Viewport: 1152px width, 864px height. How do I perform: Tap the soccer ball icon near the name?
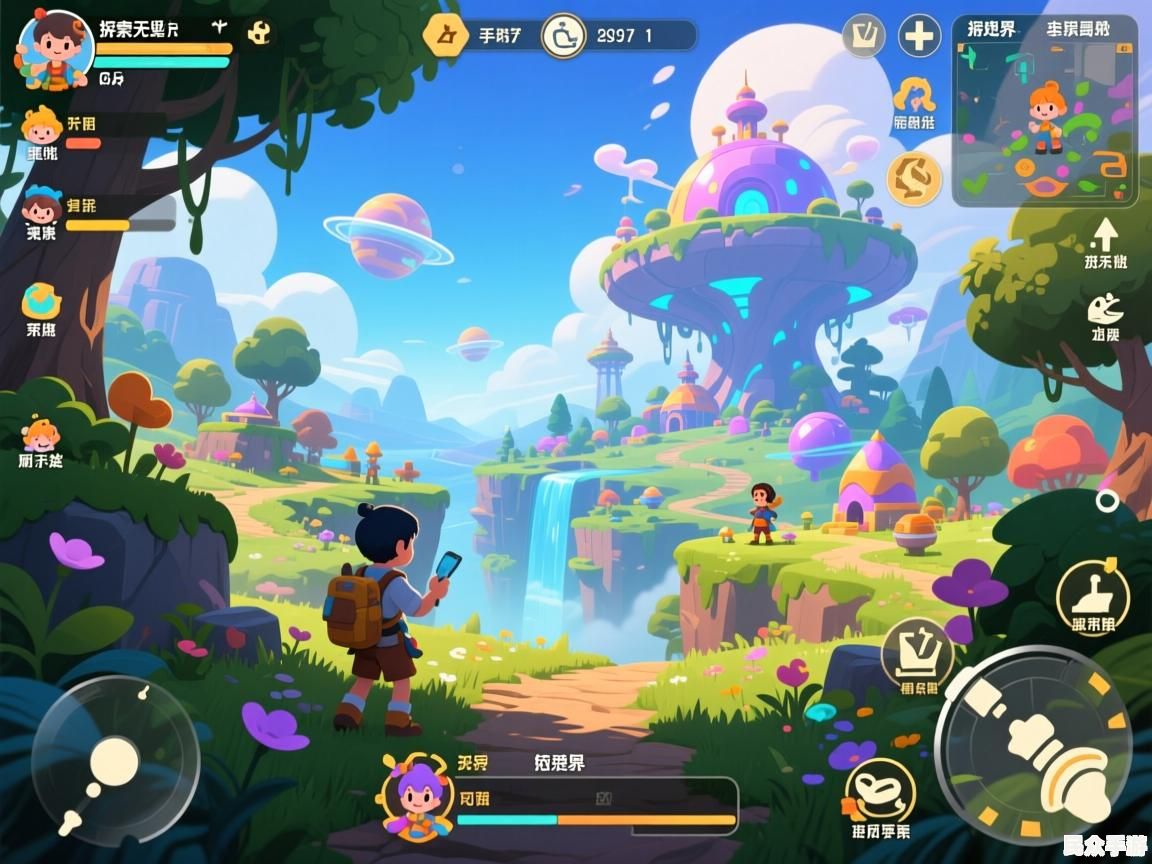pyautogui.click(x=260, y=33)
